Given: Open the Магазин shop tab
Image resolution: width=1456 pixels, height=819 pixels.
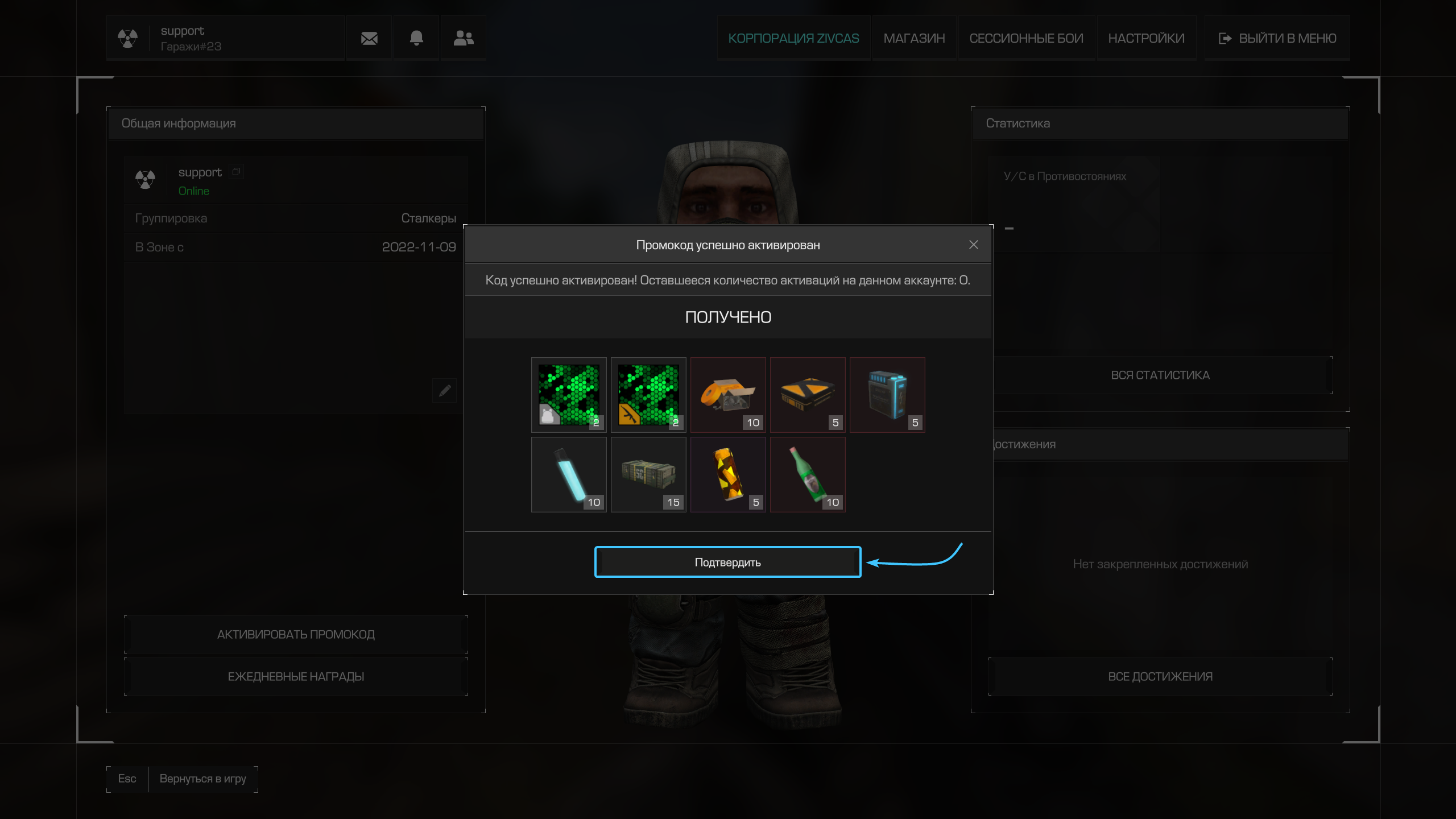Looking at the screenshot, I should 914,38.
